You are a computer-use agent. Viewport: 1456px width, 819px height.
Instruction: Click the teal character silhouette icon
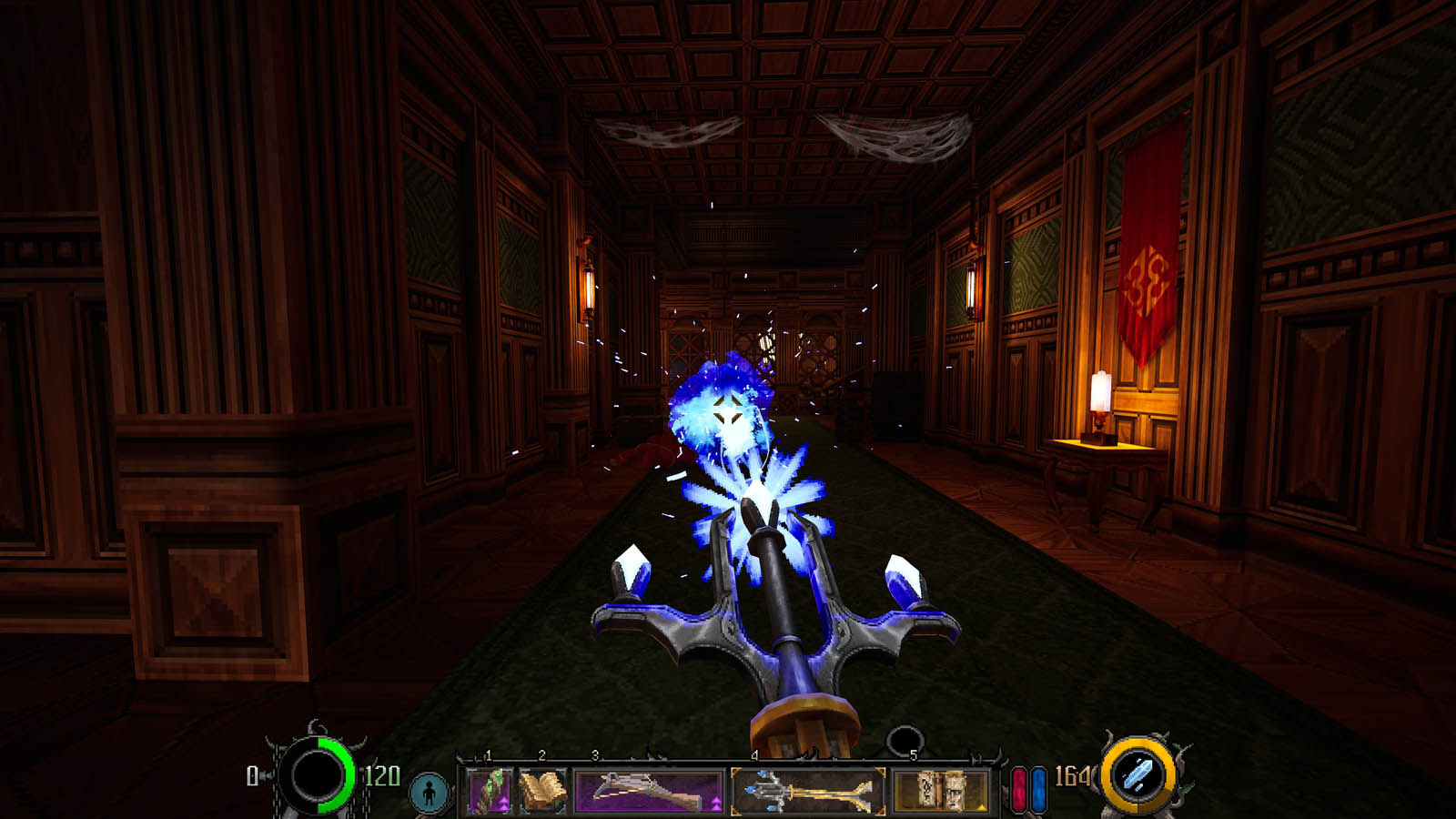(x=429, y=792)
